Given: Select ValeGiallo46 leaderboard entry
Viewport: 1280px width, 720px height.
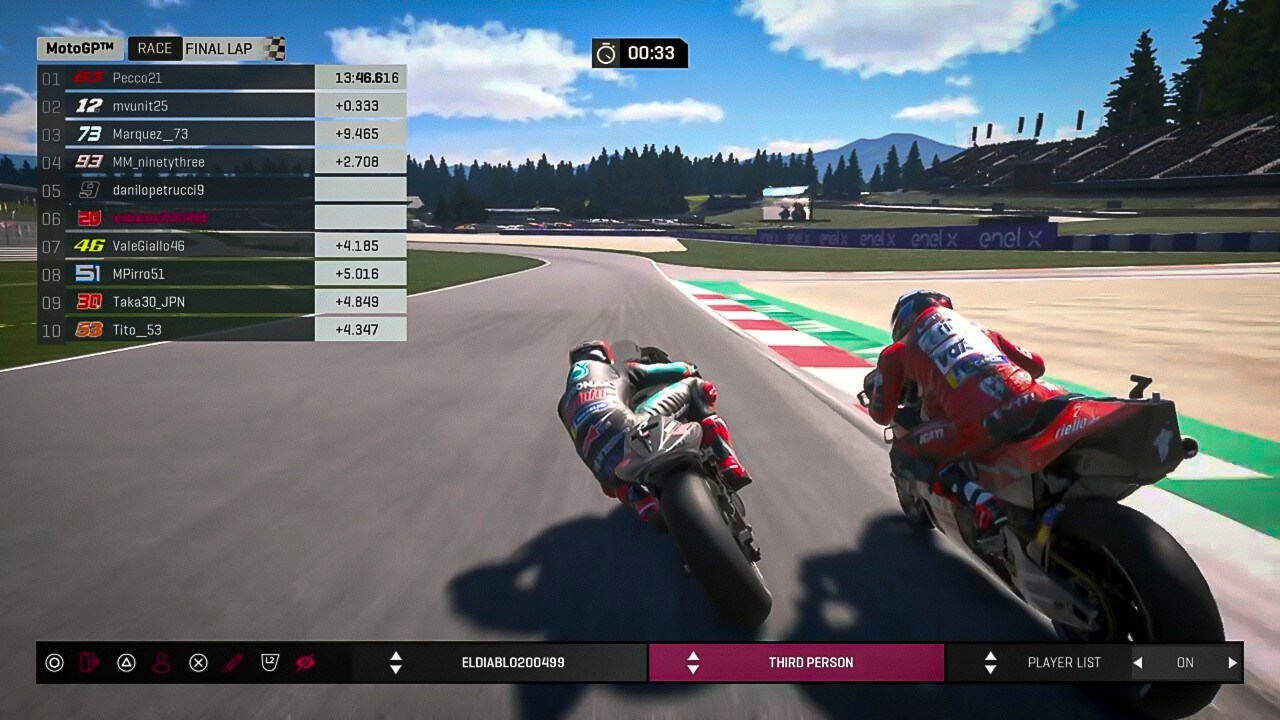Looking at the screenshot, I should point(148,246).
